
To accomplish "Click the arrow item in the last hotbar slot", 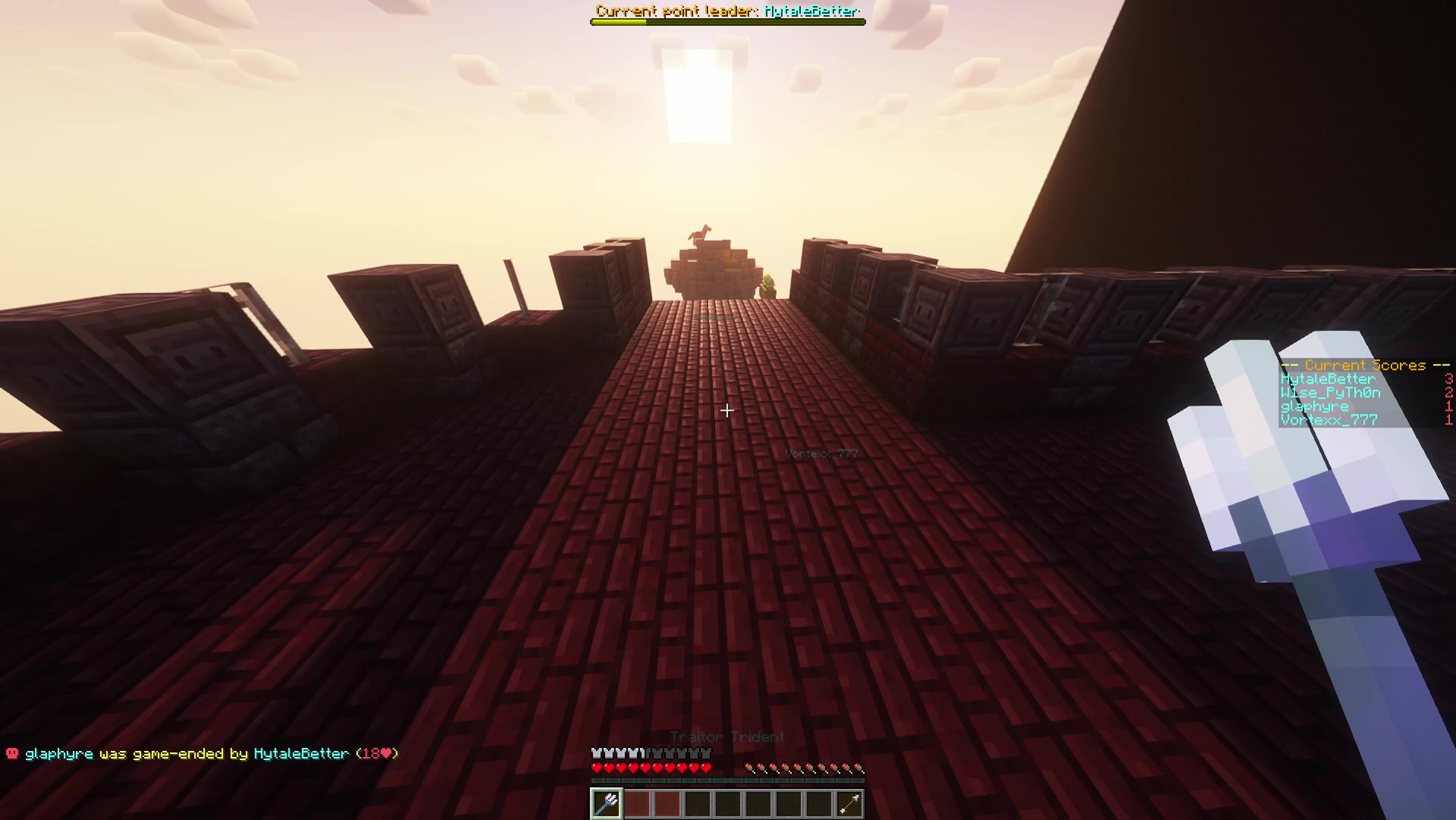I will (x=848, y=803).
